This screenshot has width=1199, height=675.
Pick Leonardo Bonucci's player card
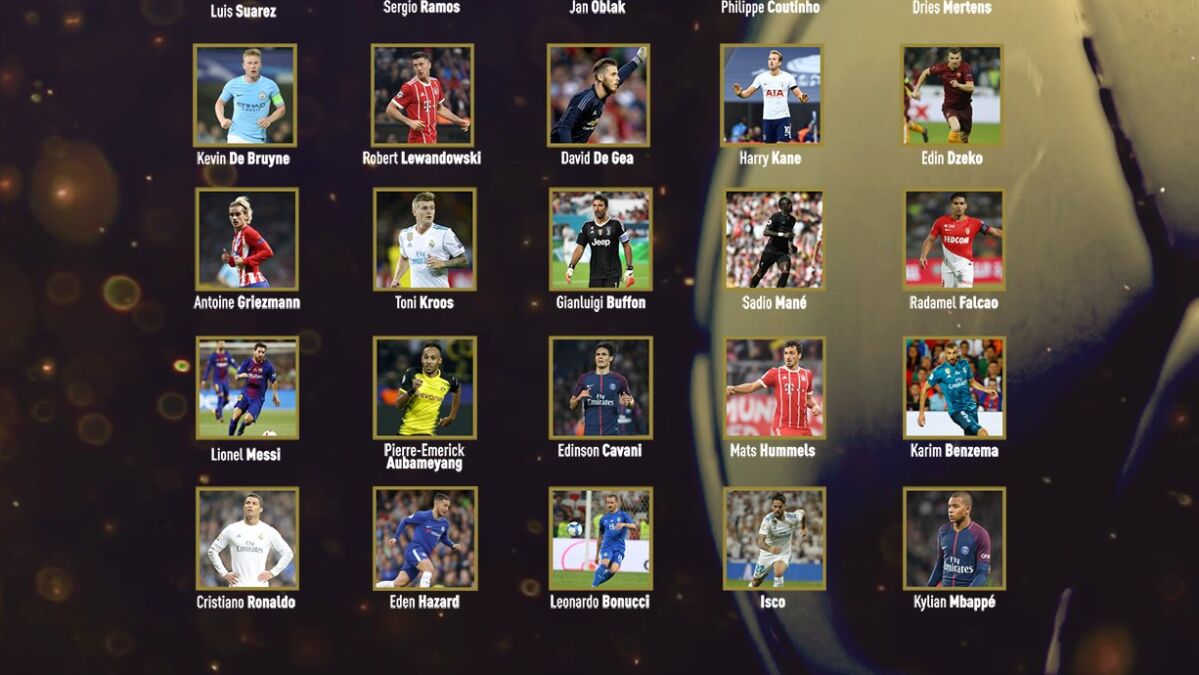pyautogui.click(x=601, y=538)
